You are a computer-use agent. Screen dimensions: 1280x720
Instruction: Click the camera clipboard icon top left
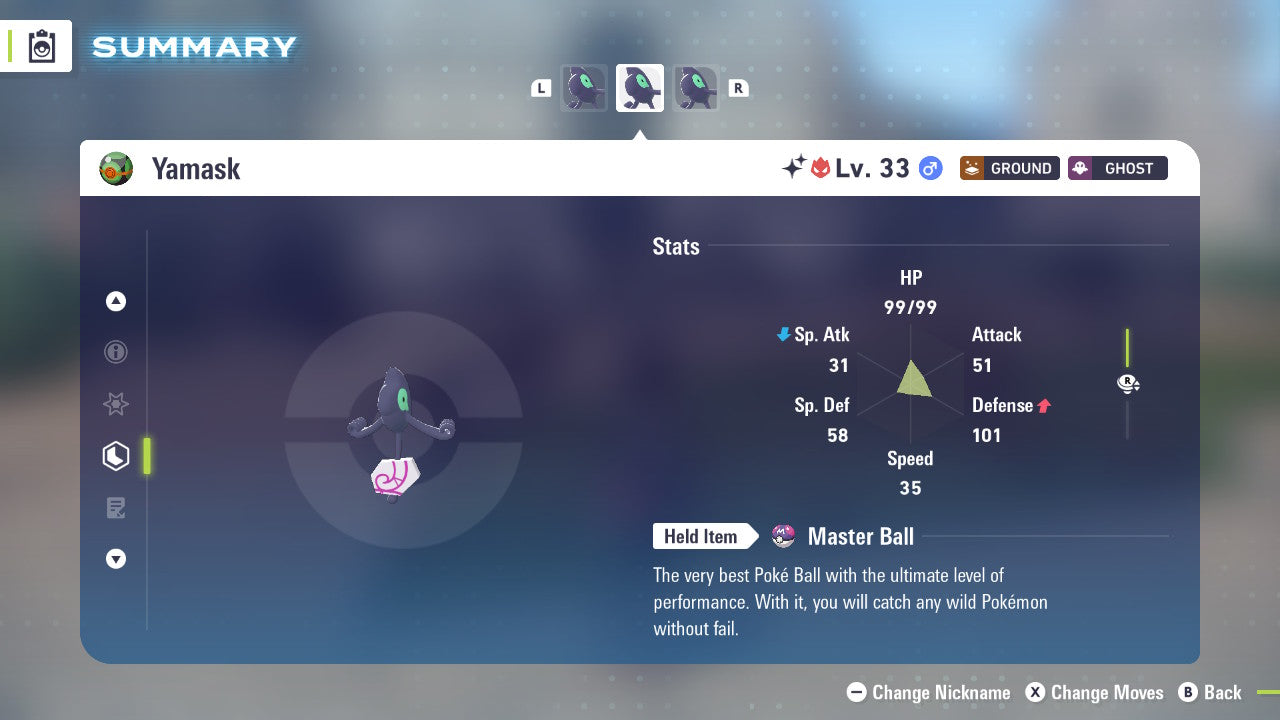pyautogui.click(x=42, y=46)
